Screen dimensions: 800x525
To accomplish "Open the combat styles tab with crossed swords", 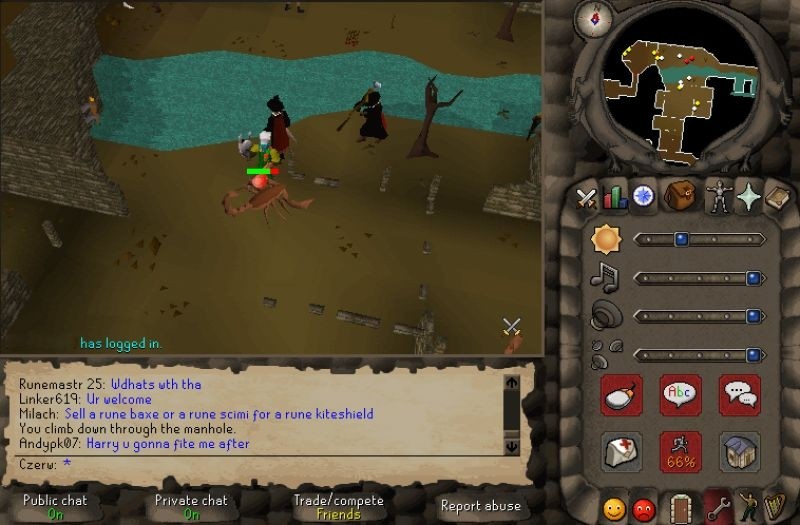I will tap(587, 197).
